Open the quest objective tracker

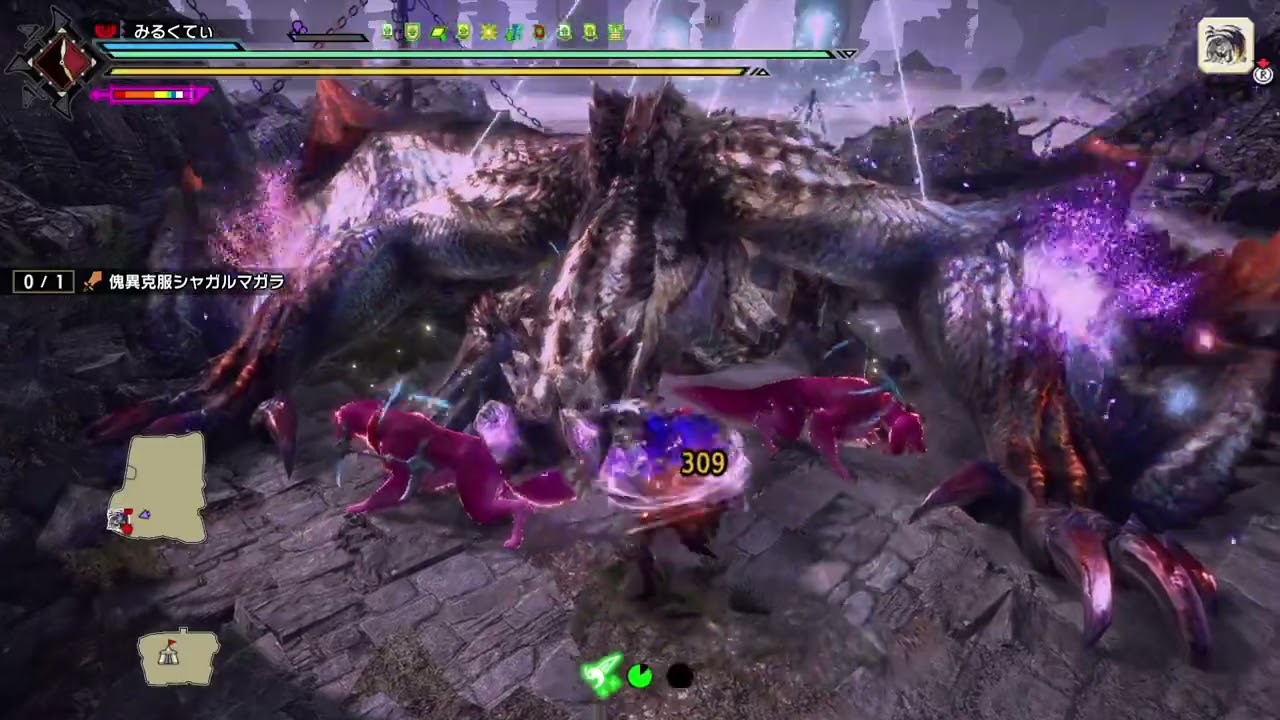(x=150, y=282)
